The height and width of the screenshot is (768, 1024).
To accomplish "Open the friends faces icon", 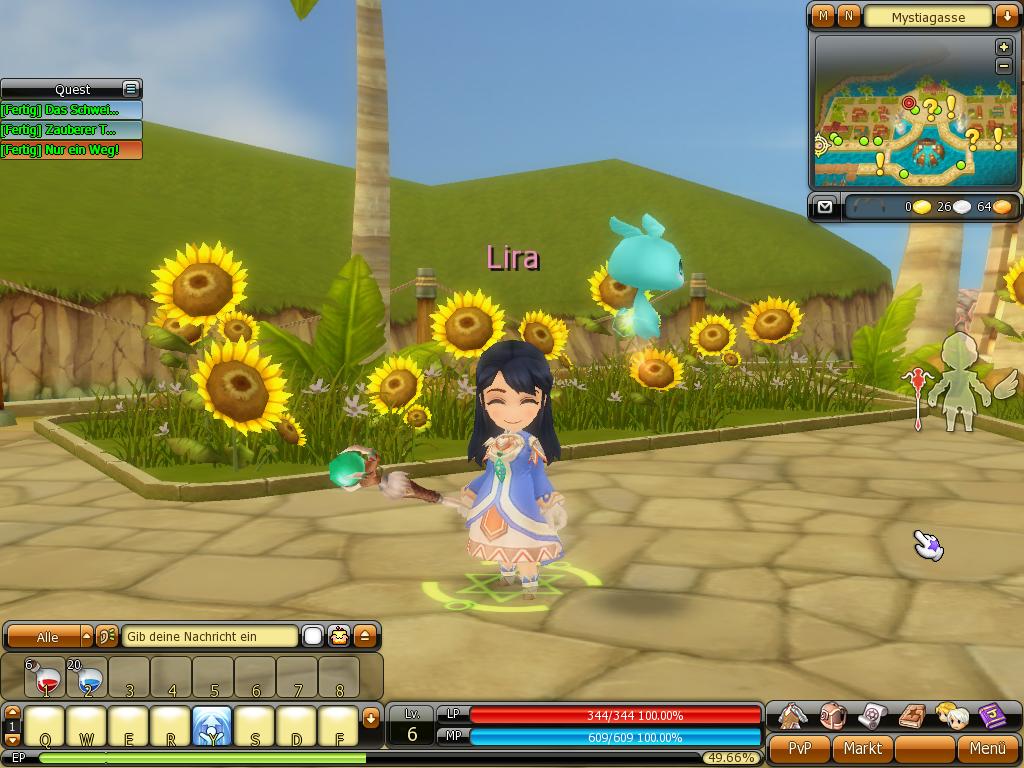I will point(952,716).
